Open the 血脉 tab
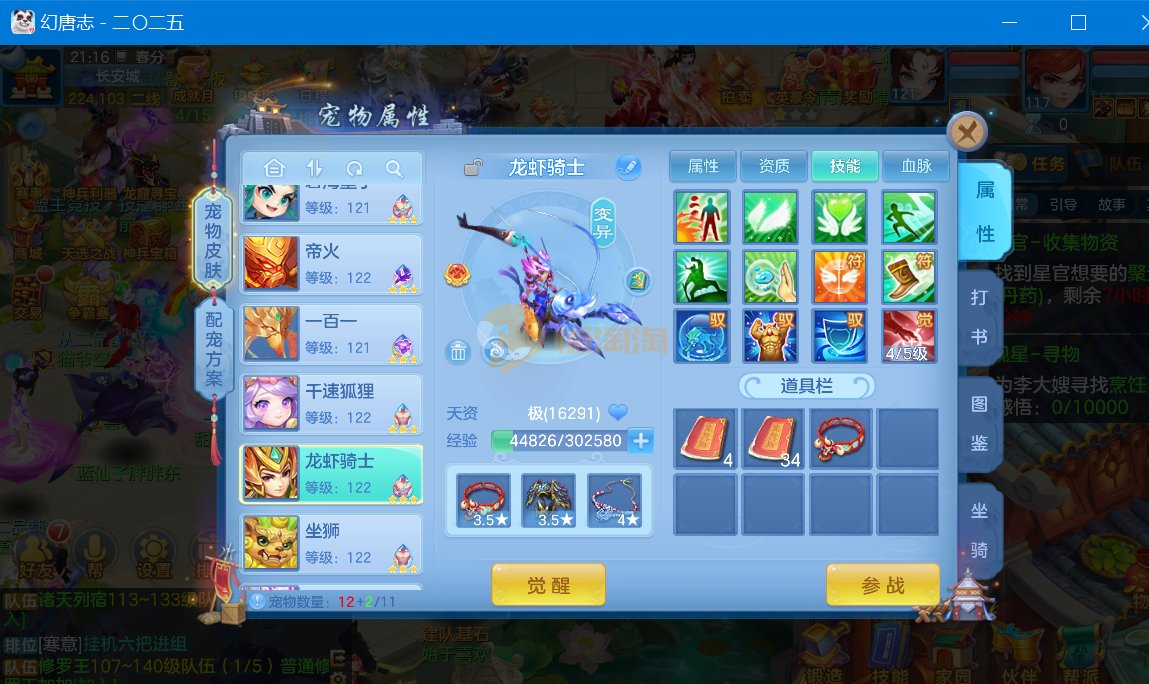The height and width of the screenshot is (684, 1149). click(x=916, y=166)
